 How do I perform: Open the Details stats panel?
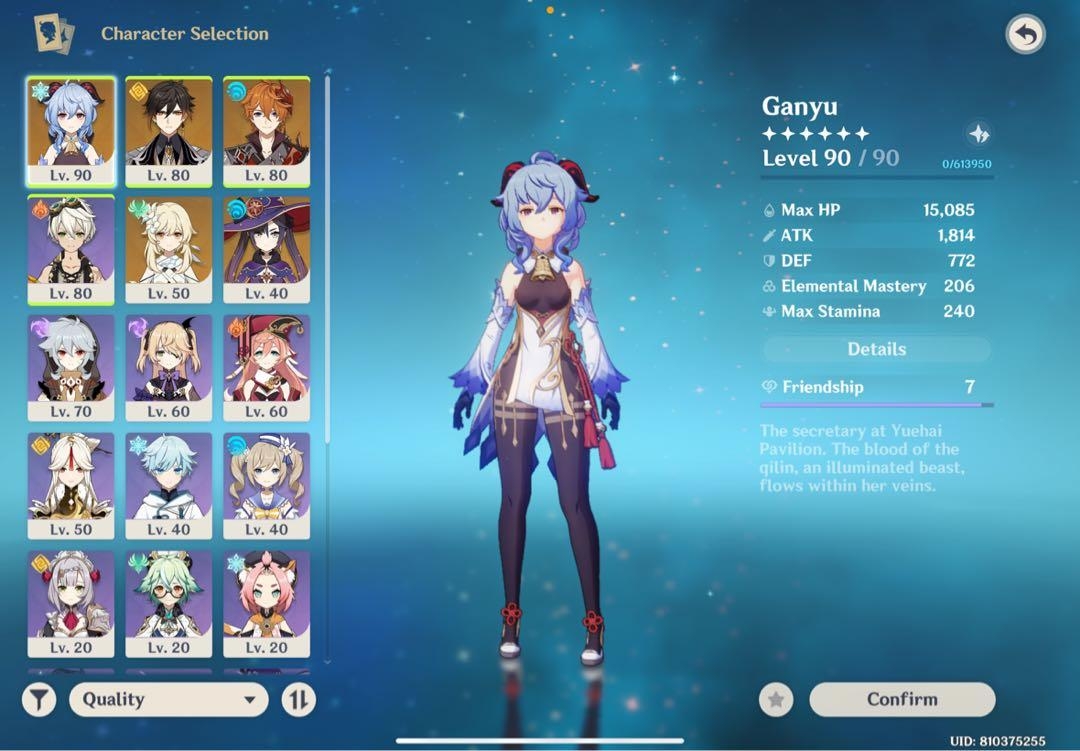pos(877,349)
